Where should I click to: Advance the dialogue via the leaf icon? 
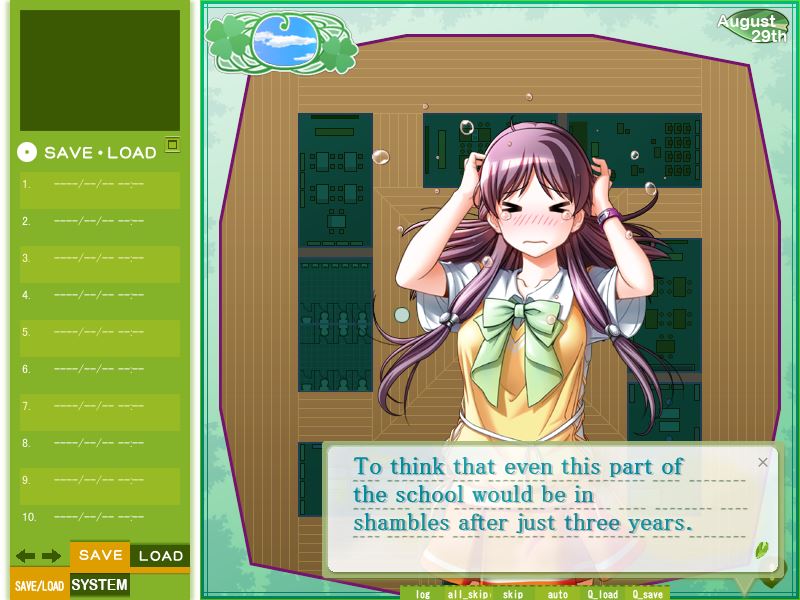[x=762, y=549]
